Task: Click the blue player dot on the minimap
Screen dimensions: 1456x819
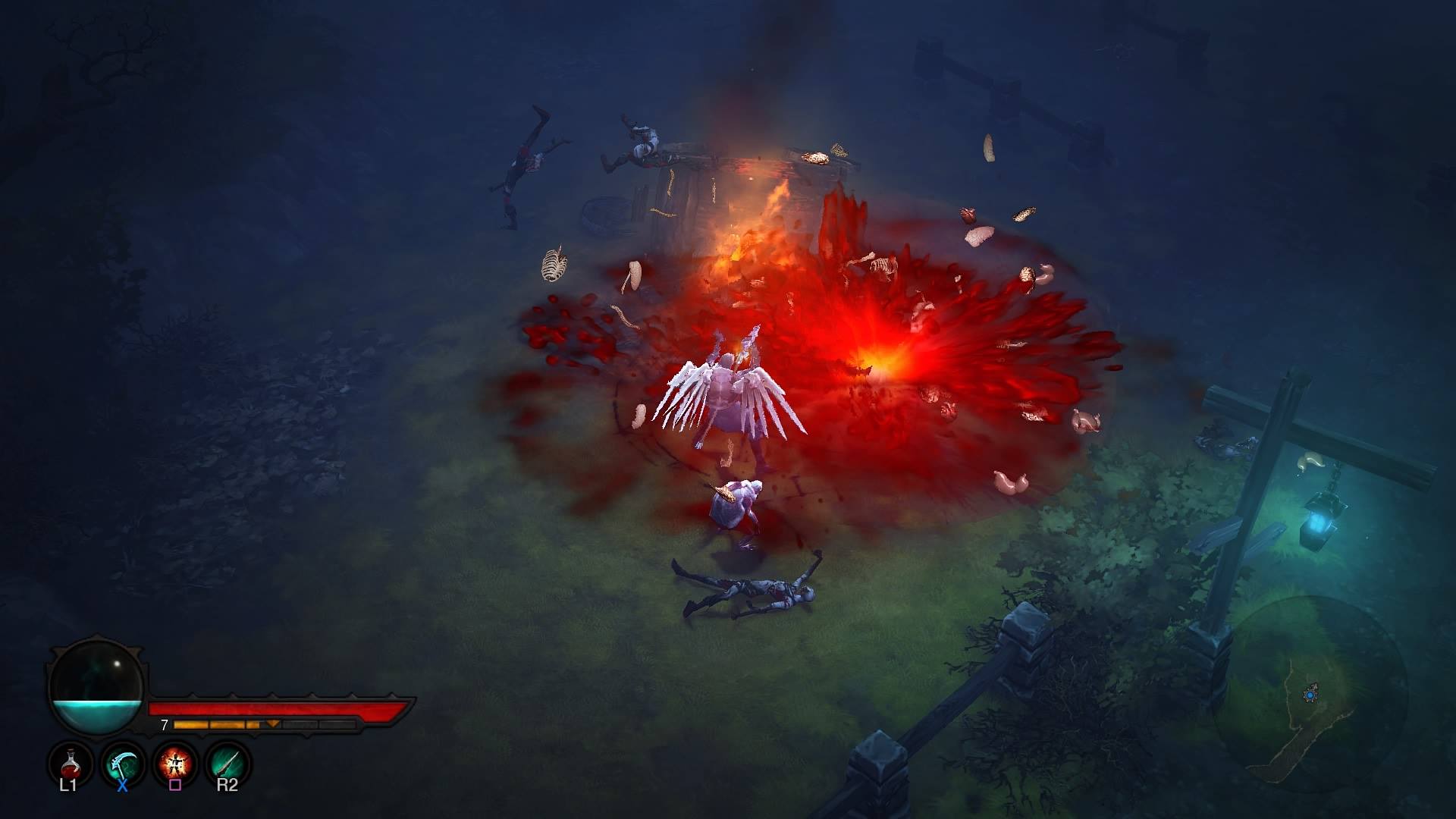Action: tap(1310, 695)
